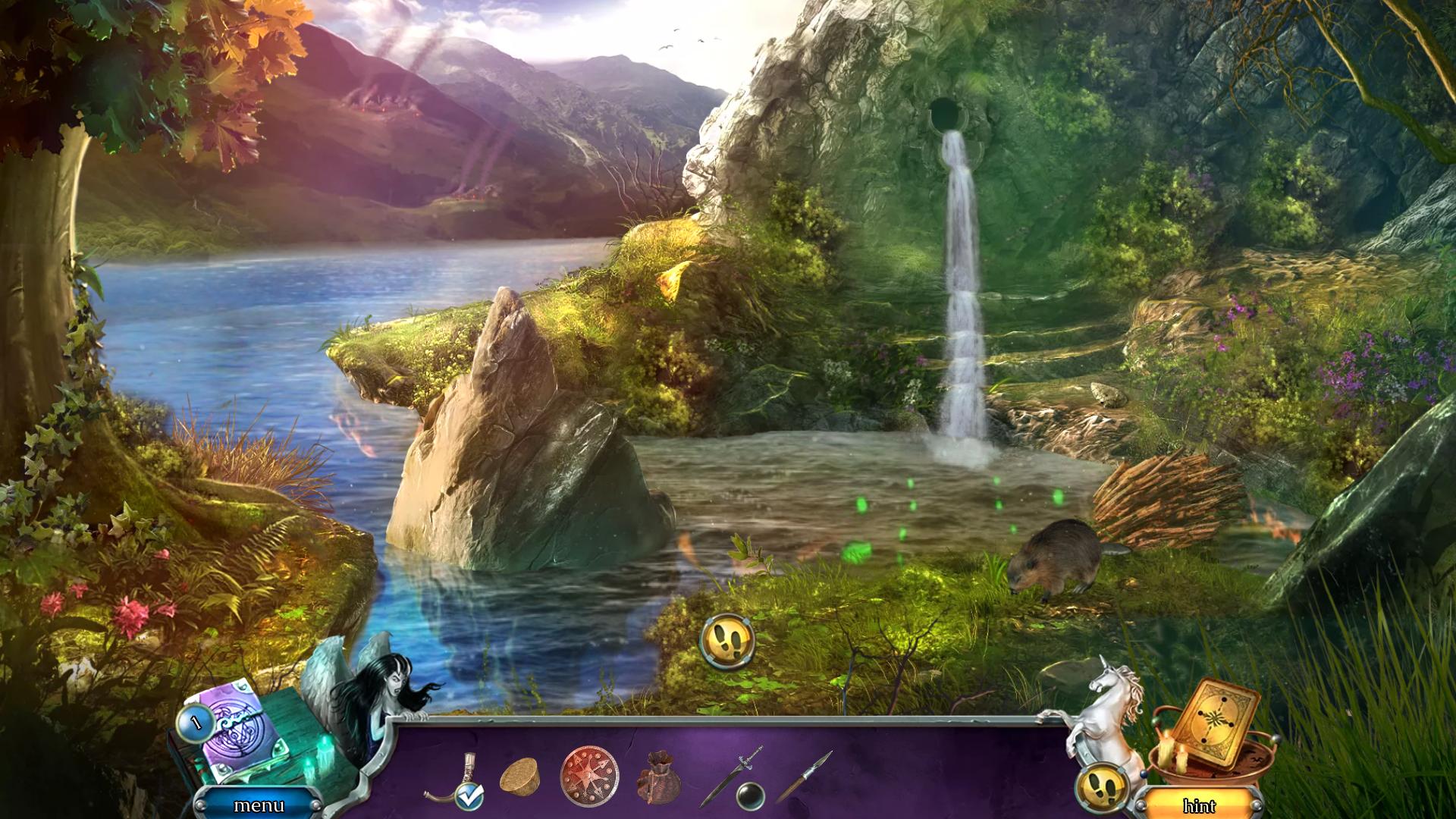
Task: Select the red compass medallion
Action: pos(589,777)
